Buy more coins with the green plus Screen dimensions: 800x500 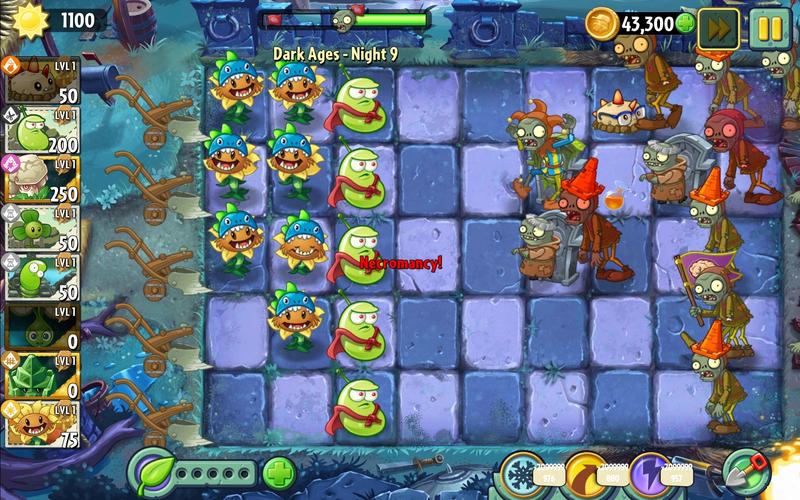point(685,23)
